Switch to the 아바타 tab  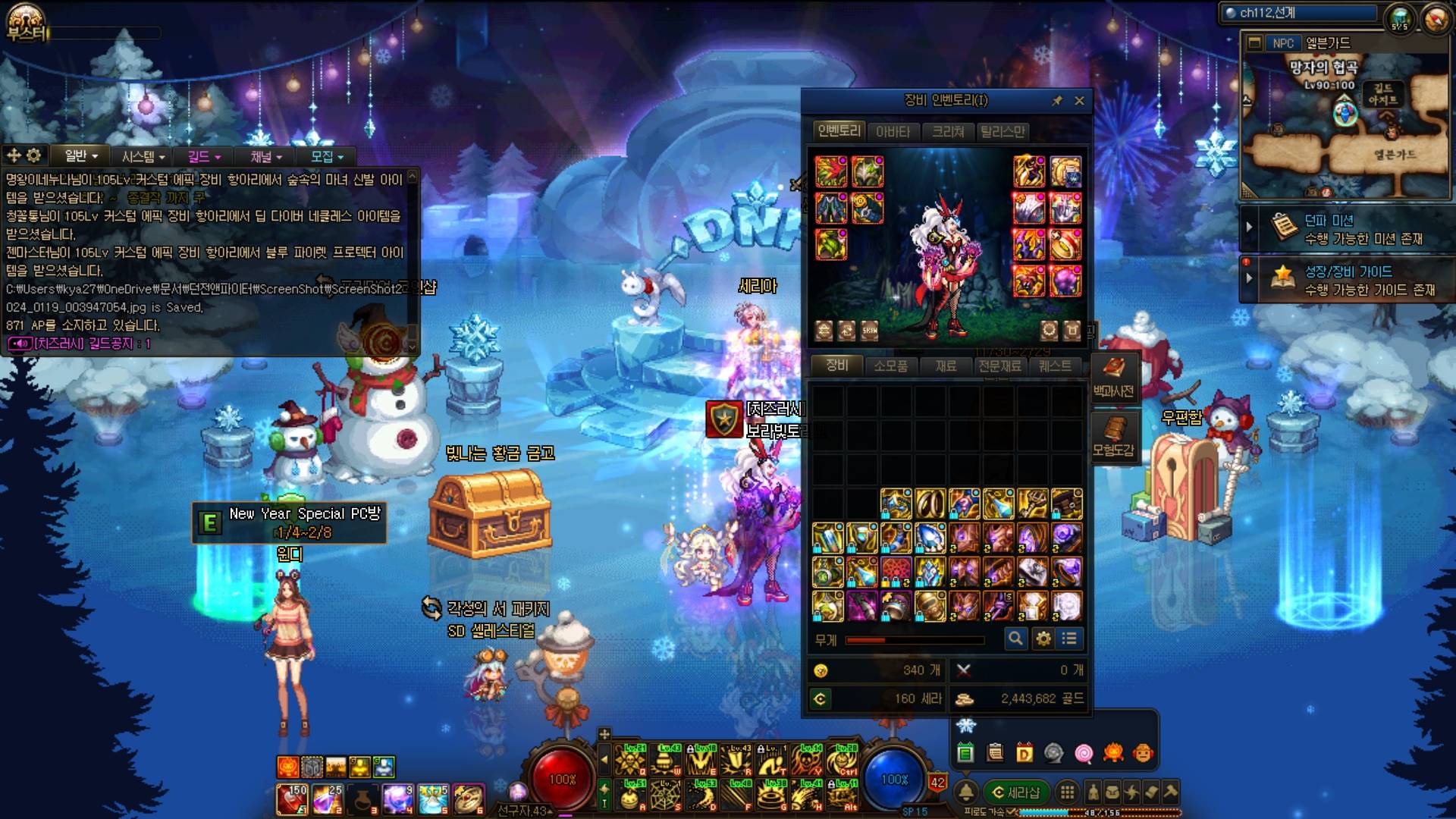click(893, 132)
